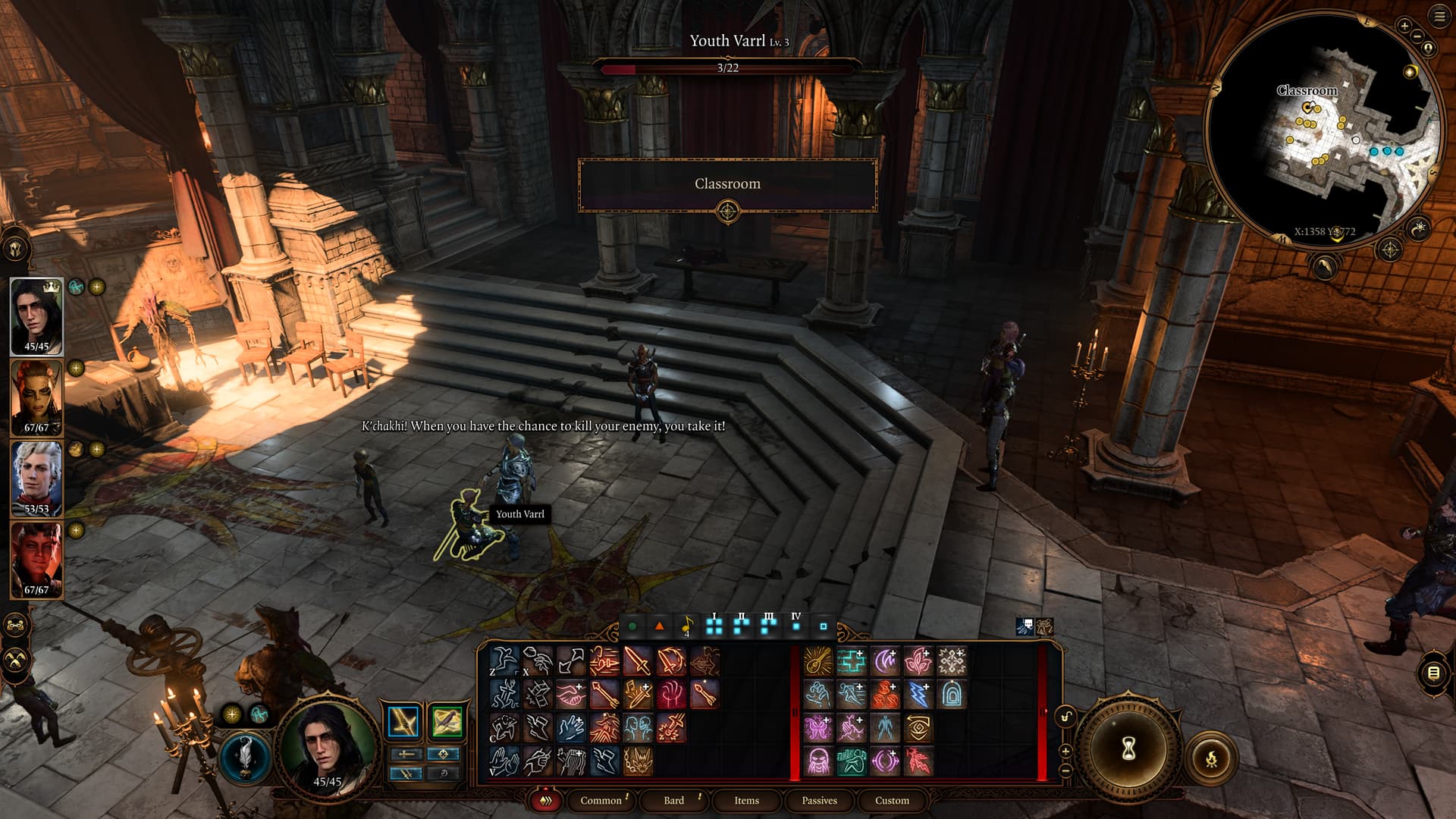Cast the blue lightning bolt spell
The width and height of the screenshot is (1456, 819).
click(918, 694)
